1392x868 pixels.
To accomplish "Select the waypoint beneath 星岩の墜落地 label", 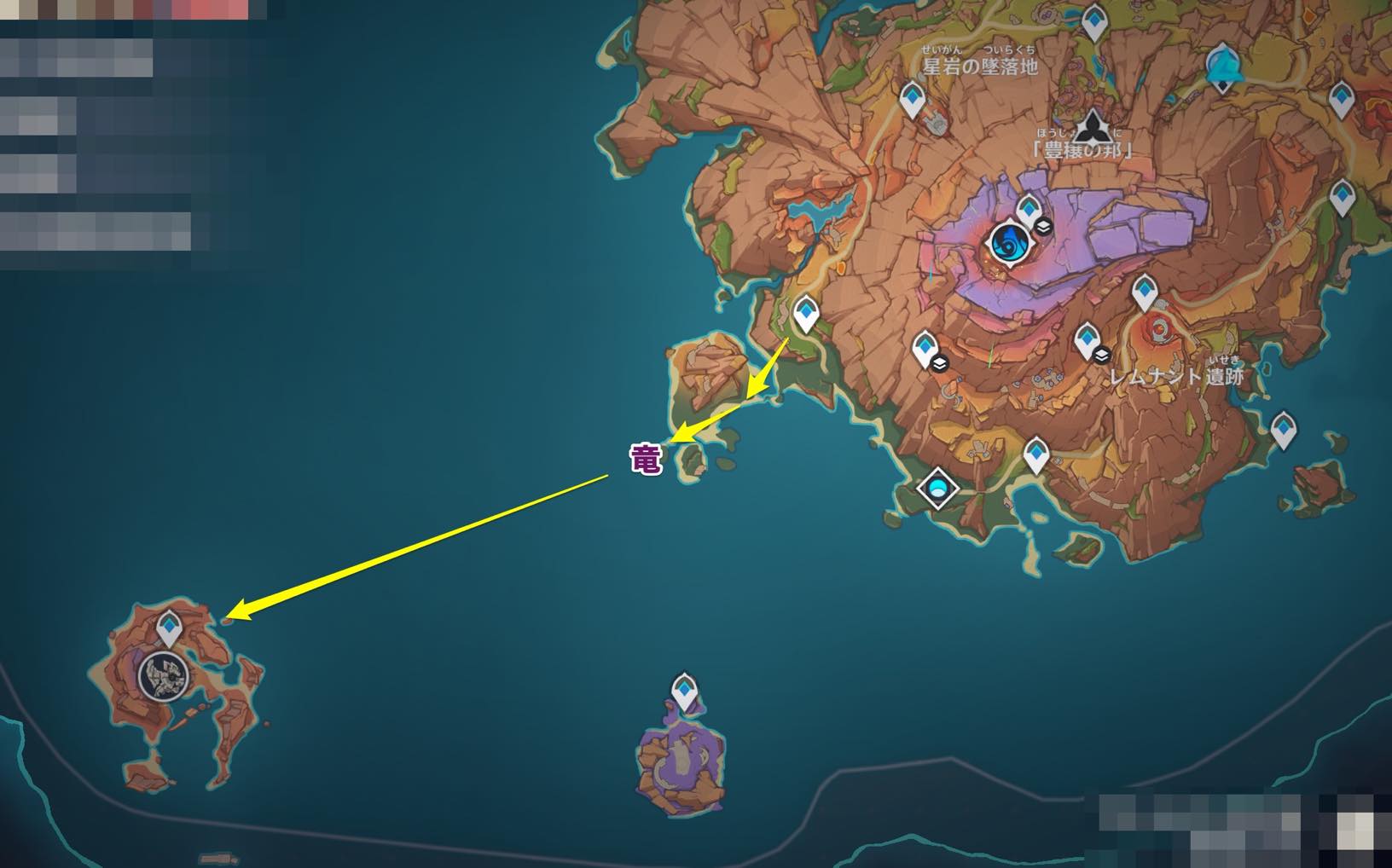I will coord(913,100).
